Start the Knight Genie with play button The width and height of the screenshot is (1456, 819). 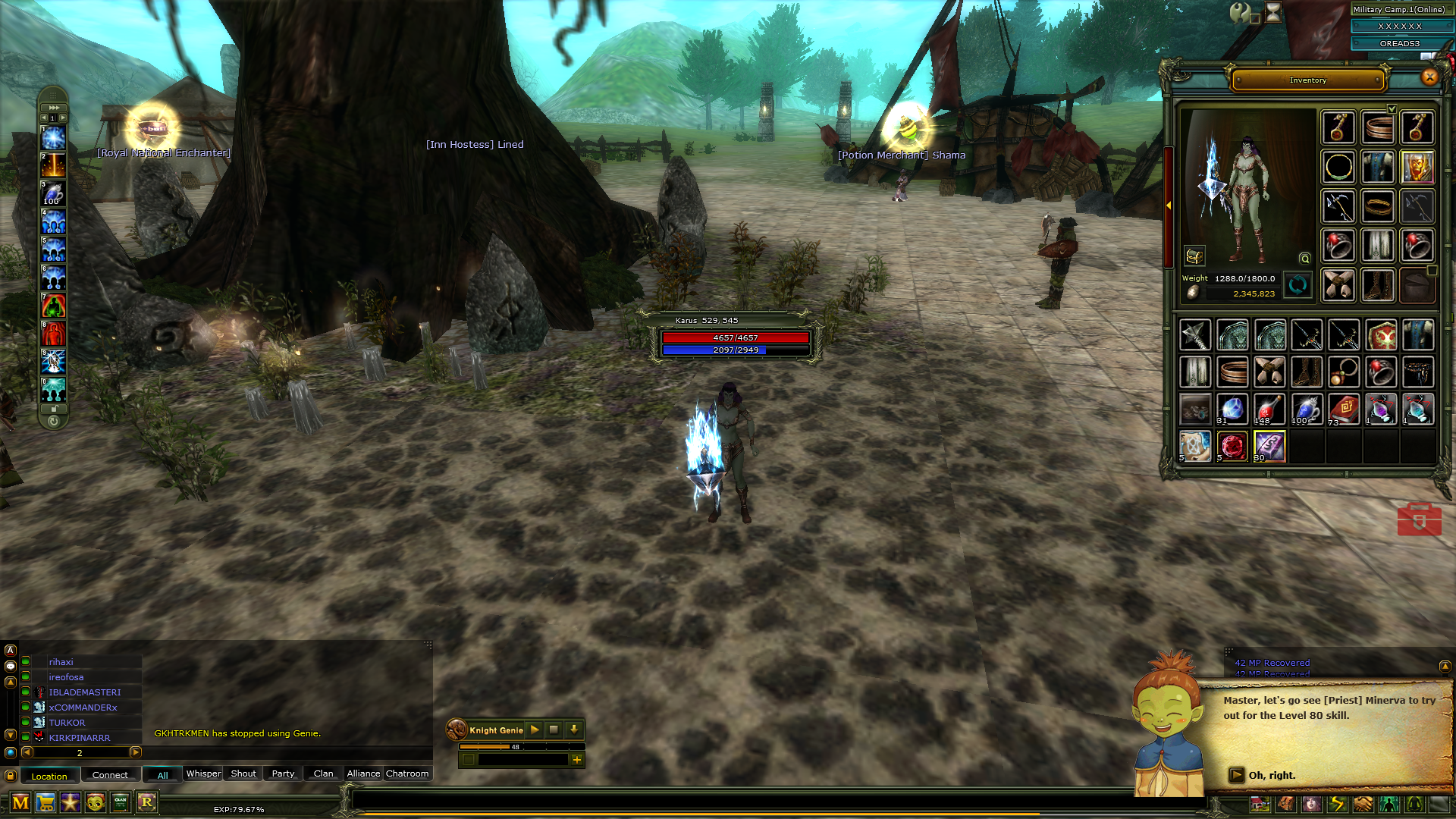click(x=535, y=730)
